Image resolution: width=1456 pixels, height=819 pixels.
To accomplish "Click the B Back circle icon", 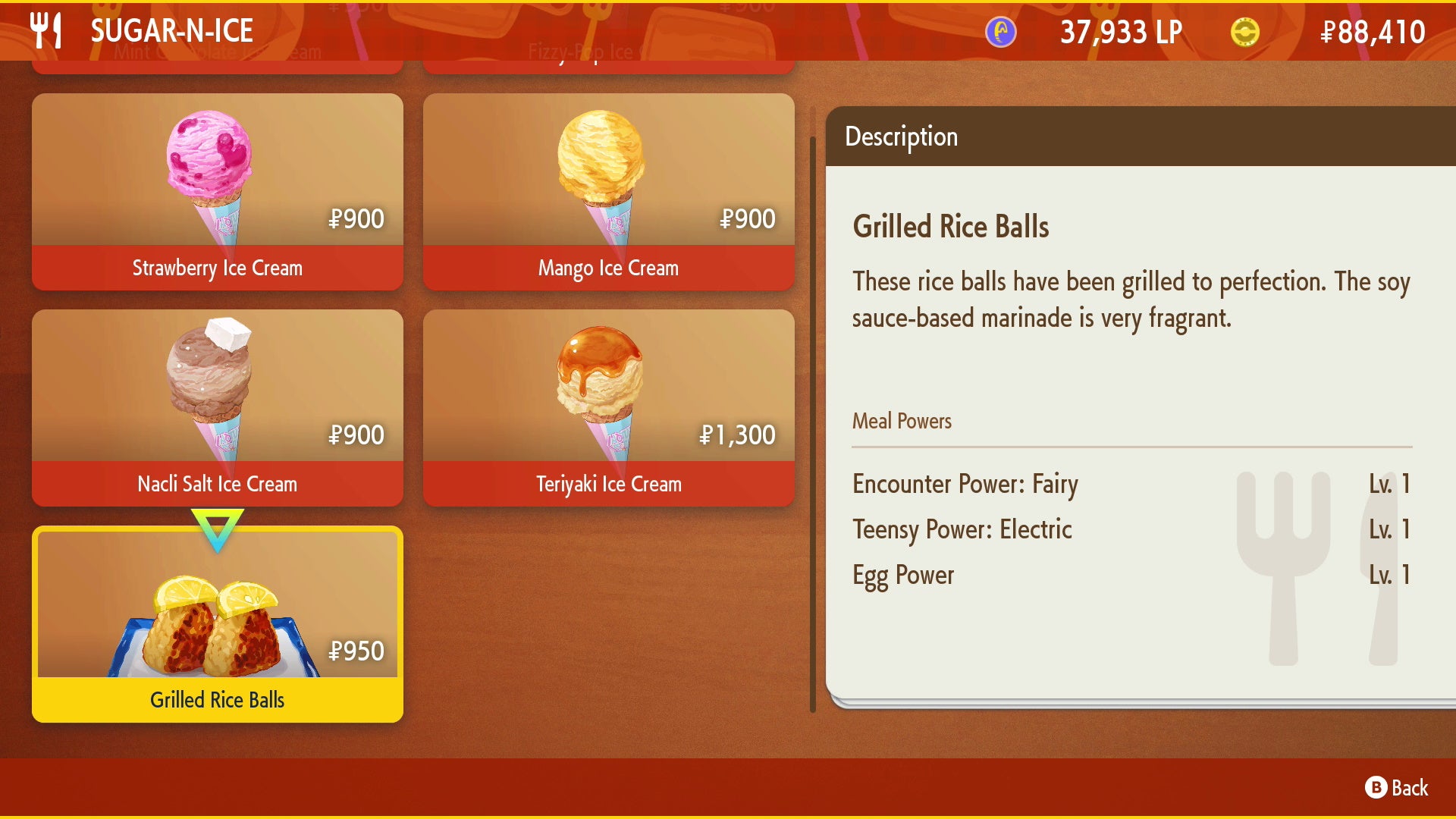I will coord(1378,787).
